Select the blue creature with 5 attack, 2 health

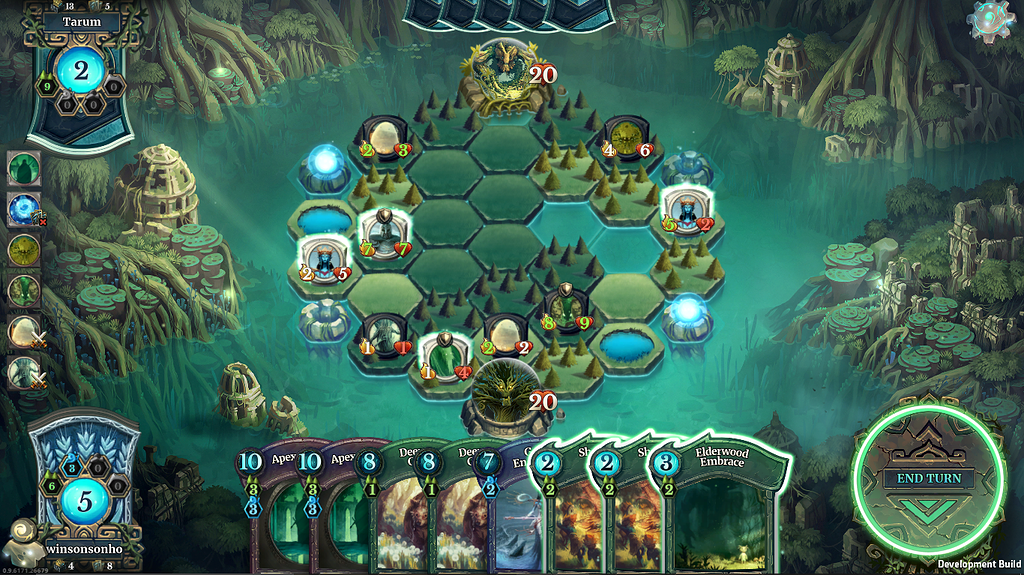tap(687, 210)
